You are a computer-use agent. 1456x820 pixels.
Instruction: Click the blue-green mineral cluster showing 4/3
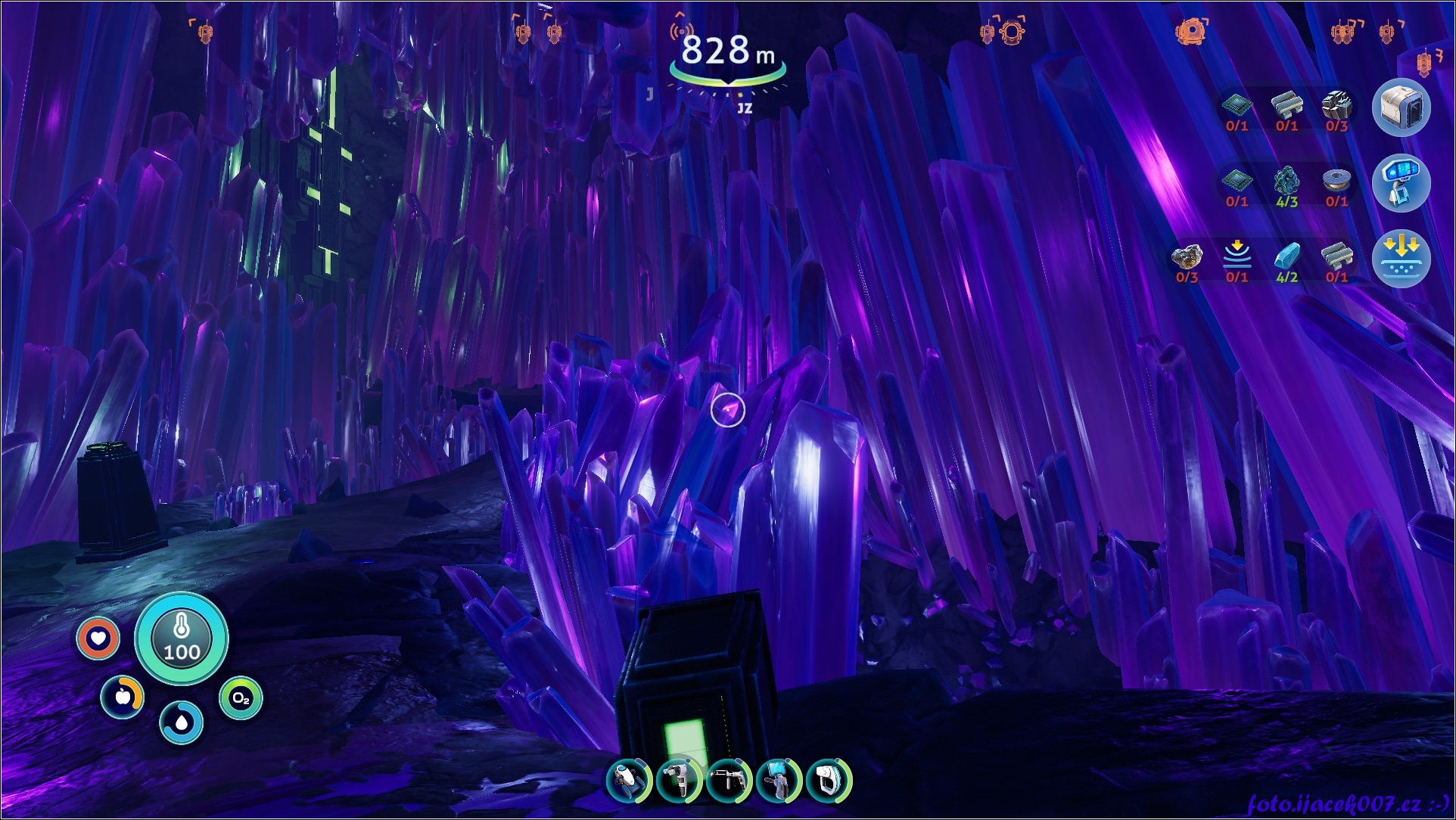tap(1286, 182)
